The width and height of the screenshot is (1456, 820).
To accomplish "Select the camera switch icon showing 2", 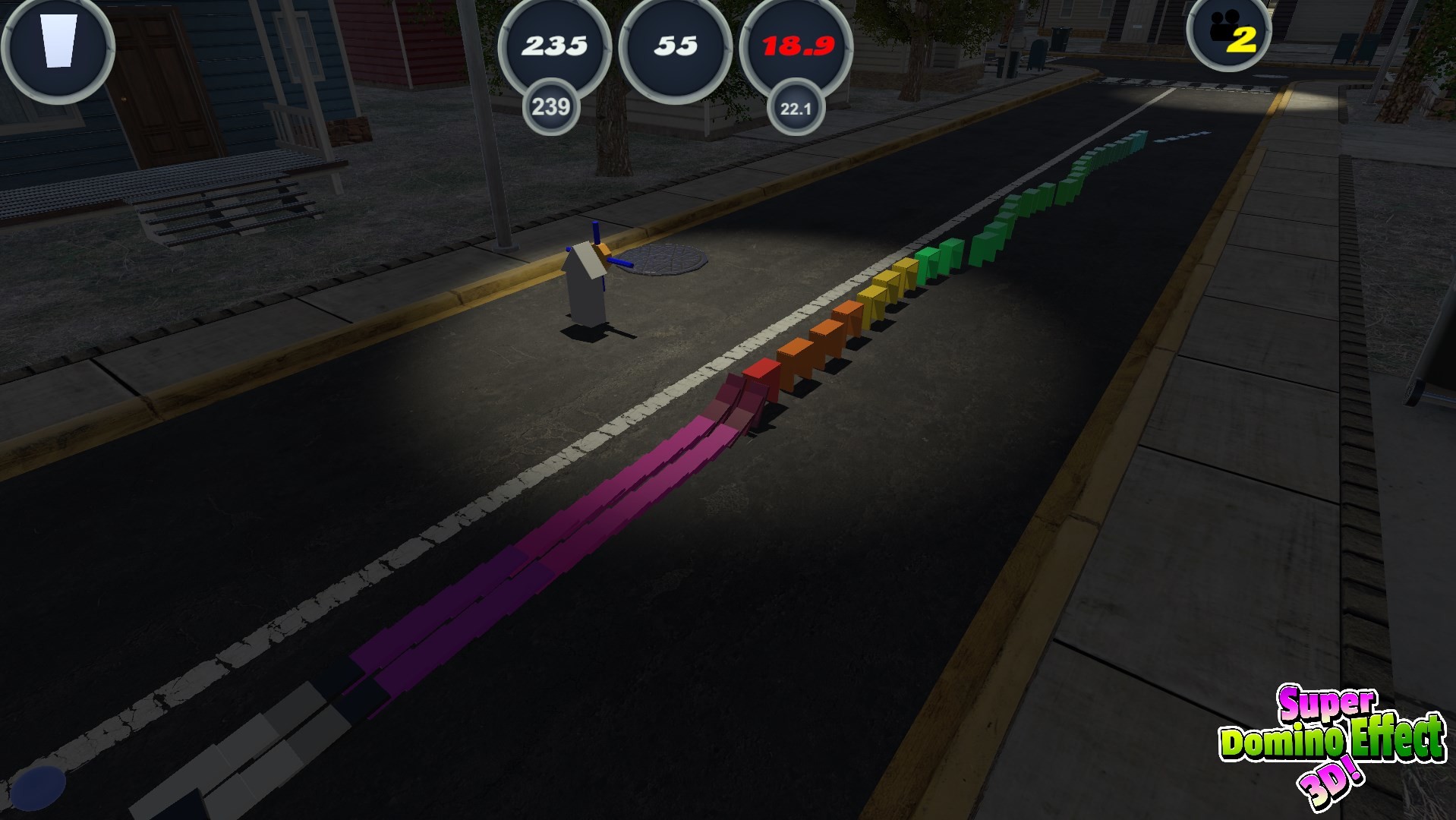I will (x=1228, y=36).
